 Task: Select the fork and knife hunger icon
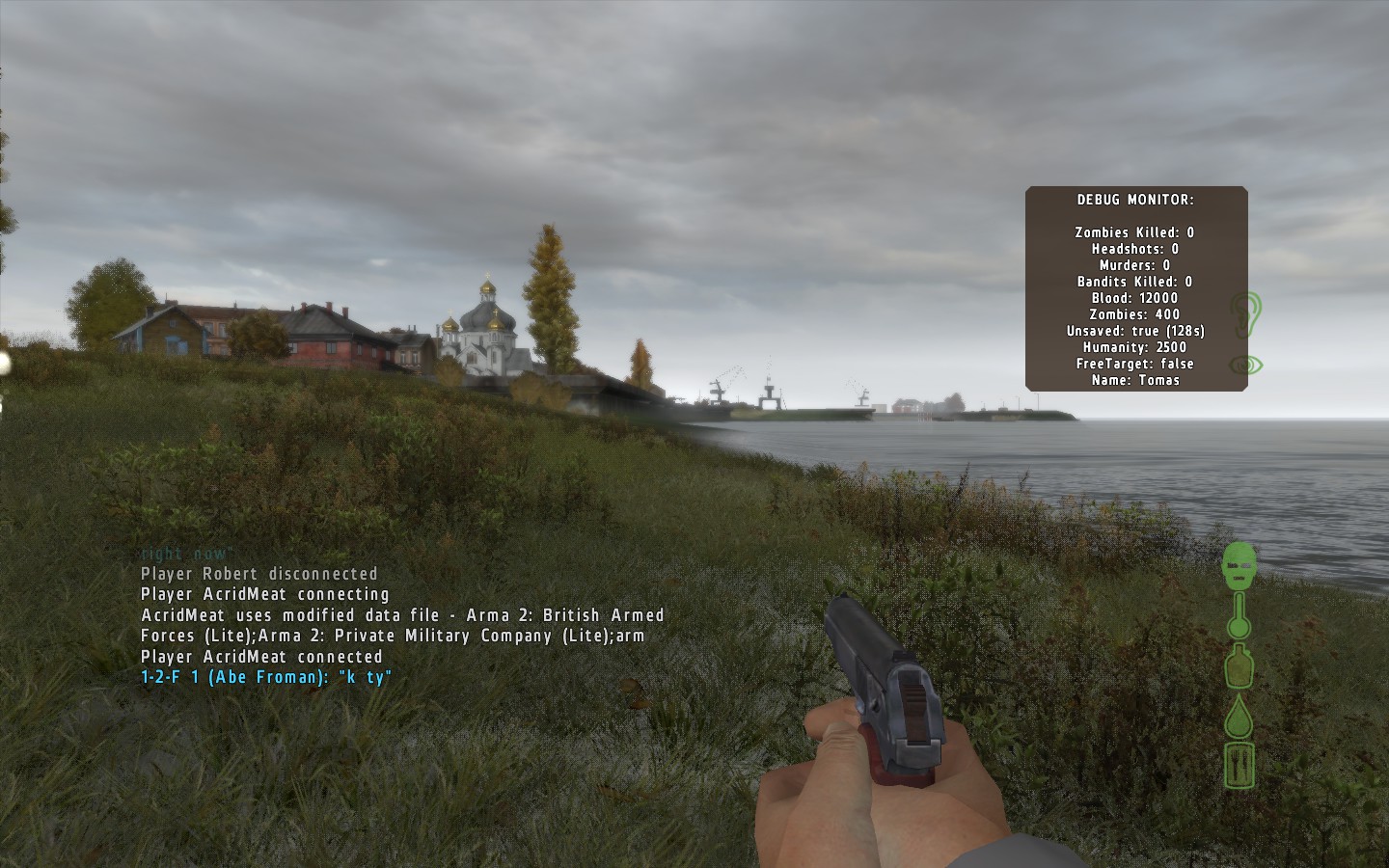point(1239,765)
